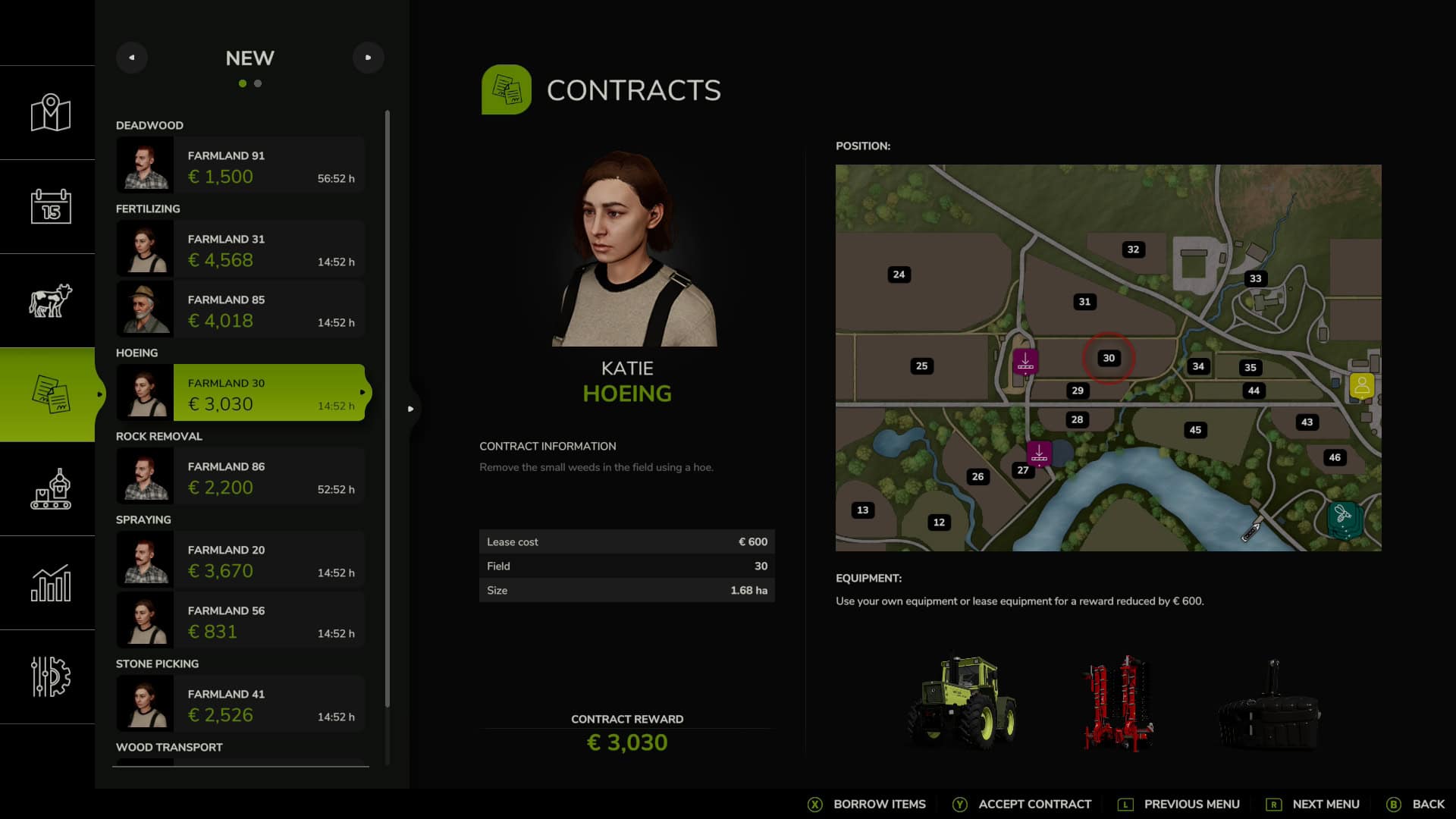The width and height of the screenshot is (1456, 819).
Task: Select the Deadwood Farmland 91 contract
Action: point(241,166)
